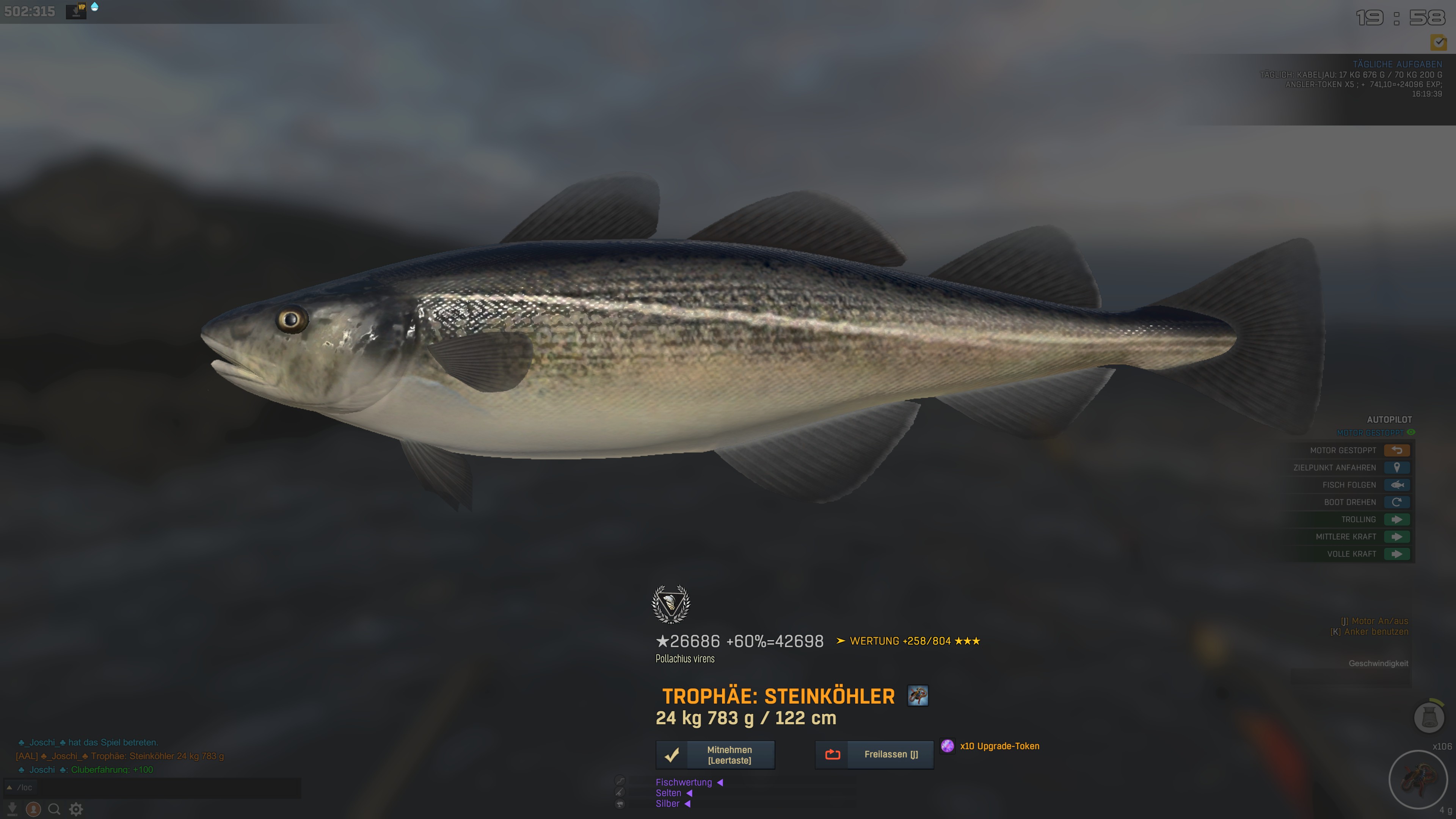Open the player profile icon below chat
The height and width of the screenshot is (819, 1456).
point(33,810)
